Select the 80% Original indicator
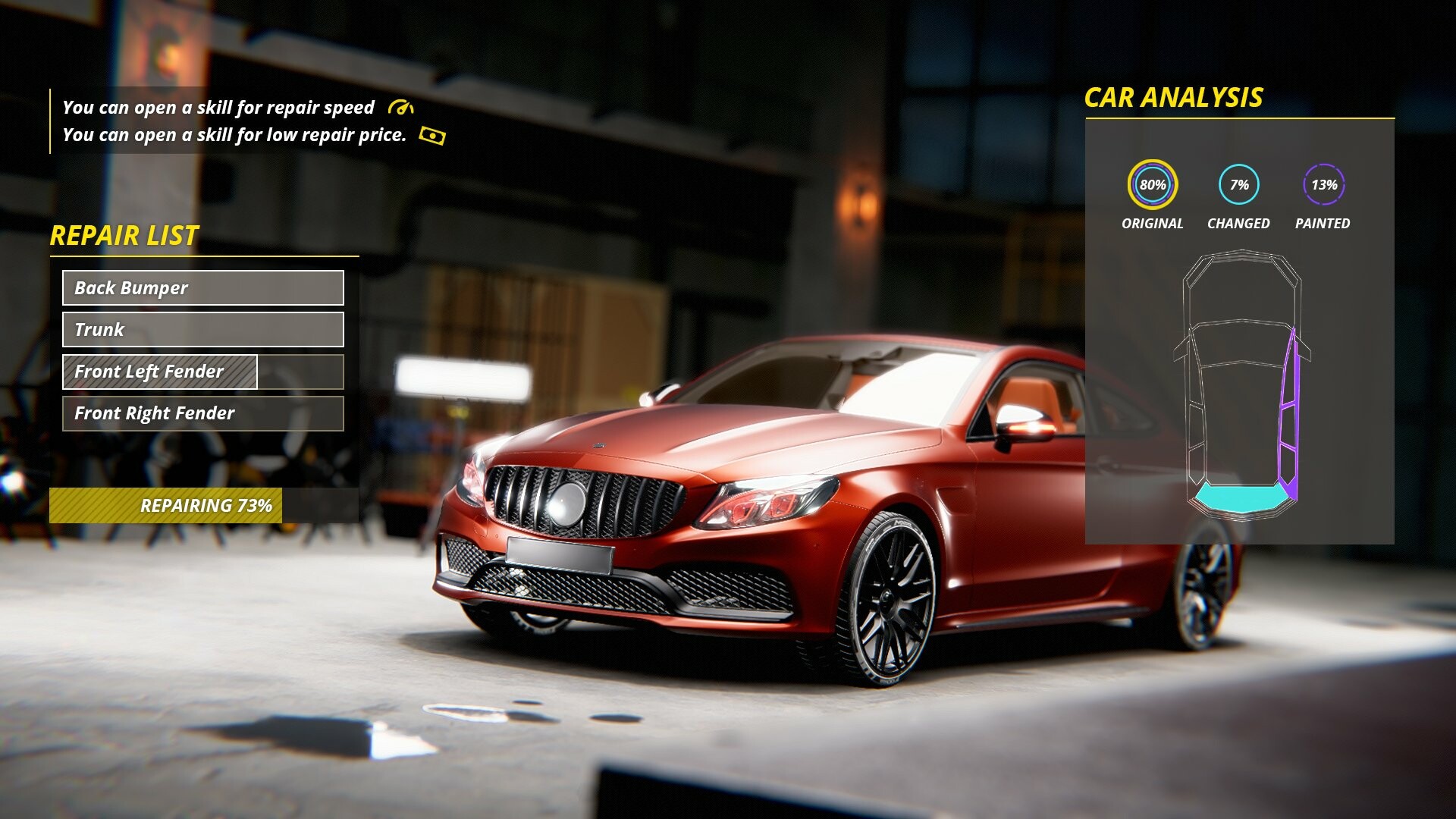The width and height of the screenshot is (1456, 819). pyautogui.click(x=1153, y=184)
